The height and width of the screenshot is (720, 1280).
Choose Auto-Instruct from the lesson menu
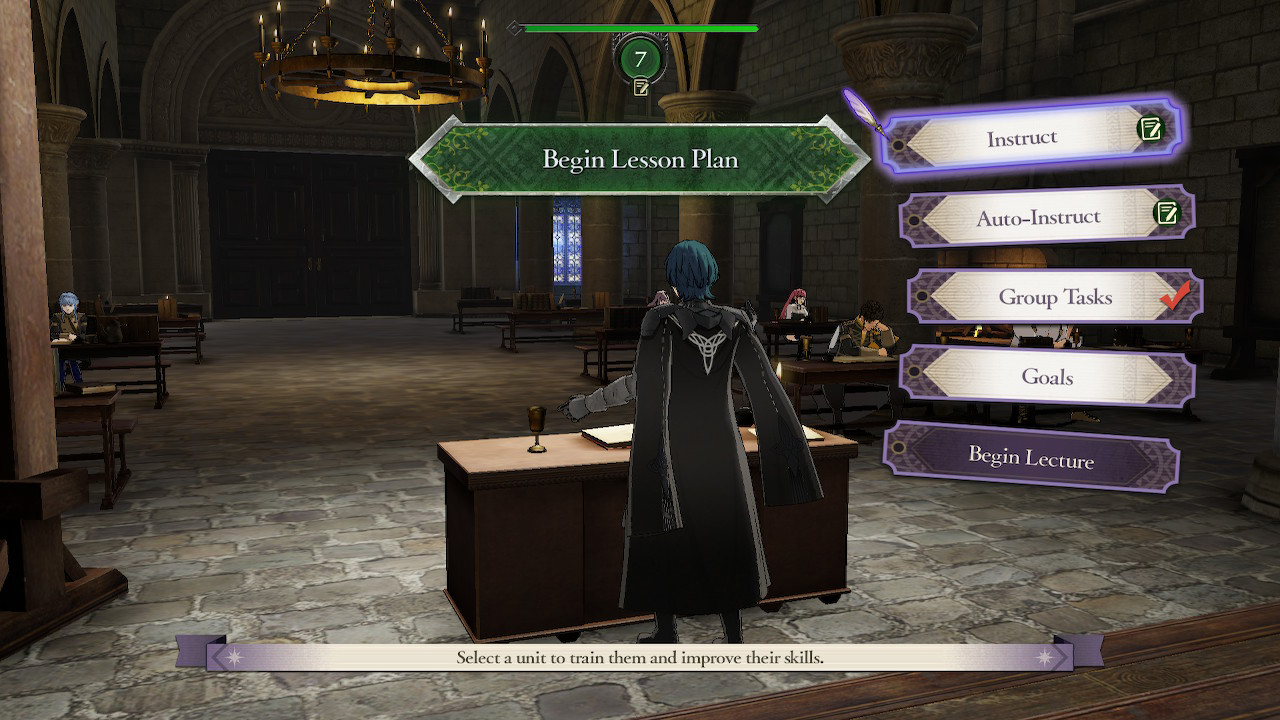[x=1040, y=216]
